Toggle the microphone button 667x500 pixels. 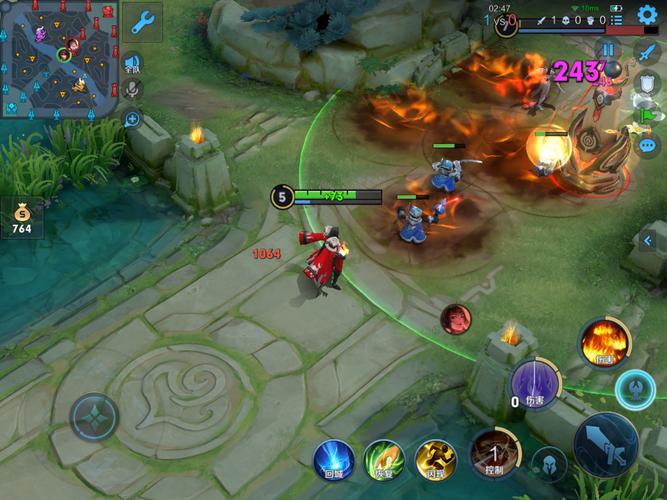(x=131, y=89)
